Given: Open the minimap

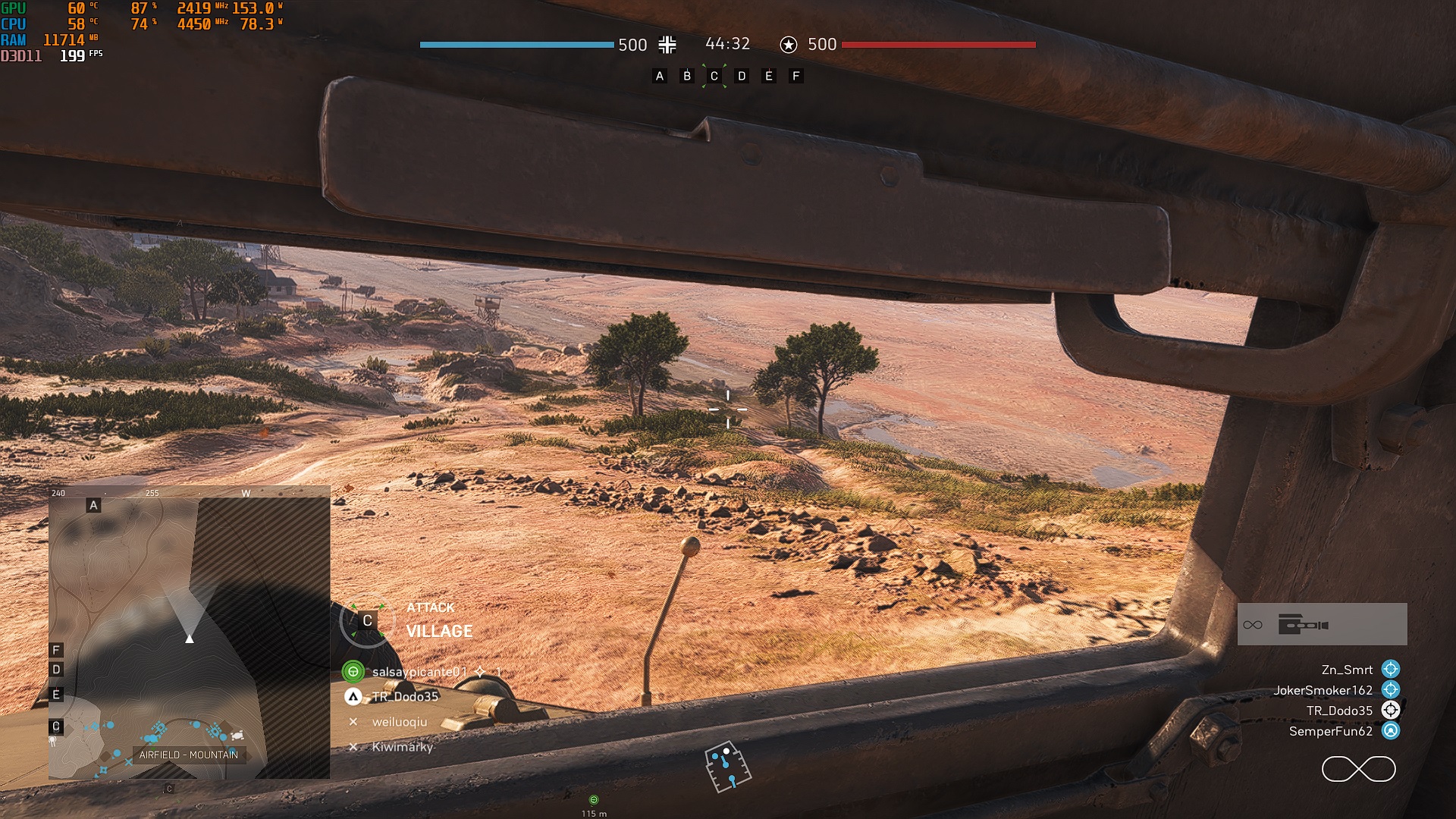Looking at the screenshot, I should [189, 637].
